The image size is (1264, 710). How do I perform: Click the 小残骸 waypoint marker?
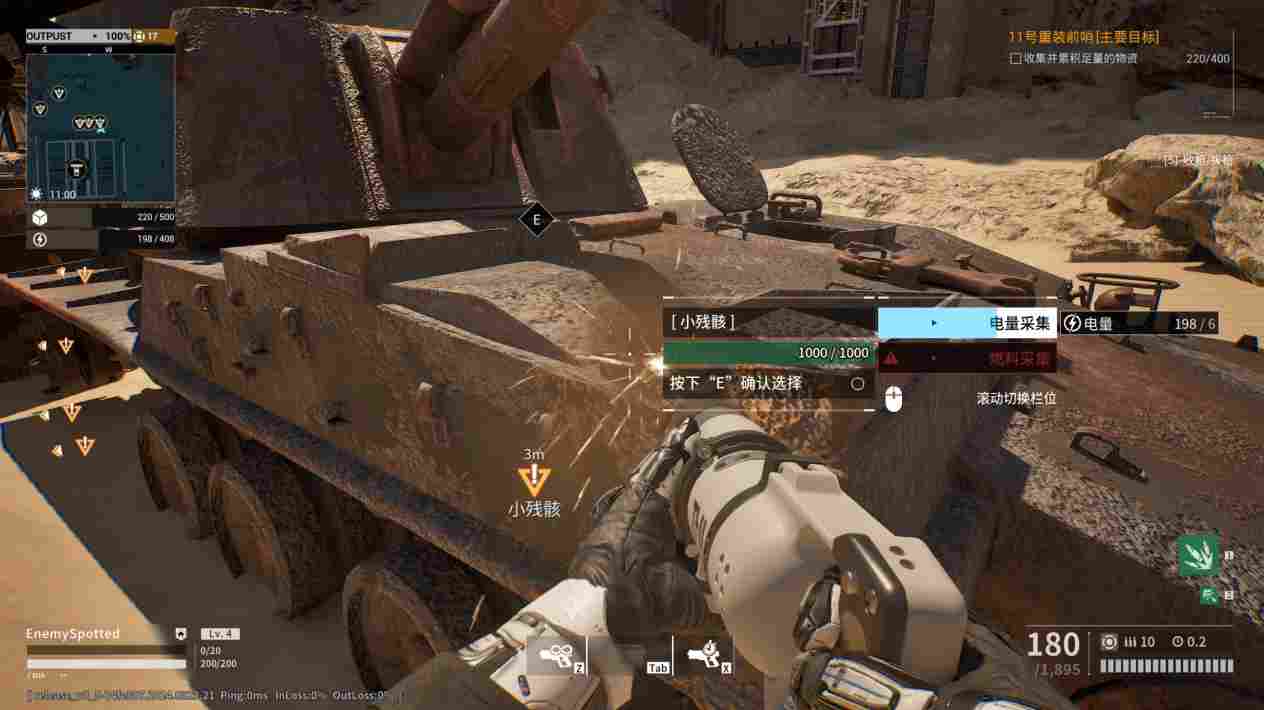tap(534, 480)
